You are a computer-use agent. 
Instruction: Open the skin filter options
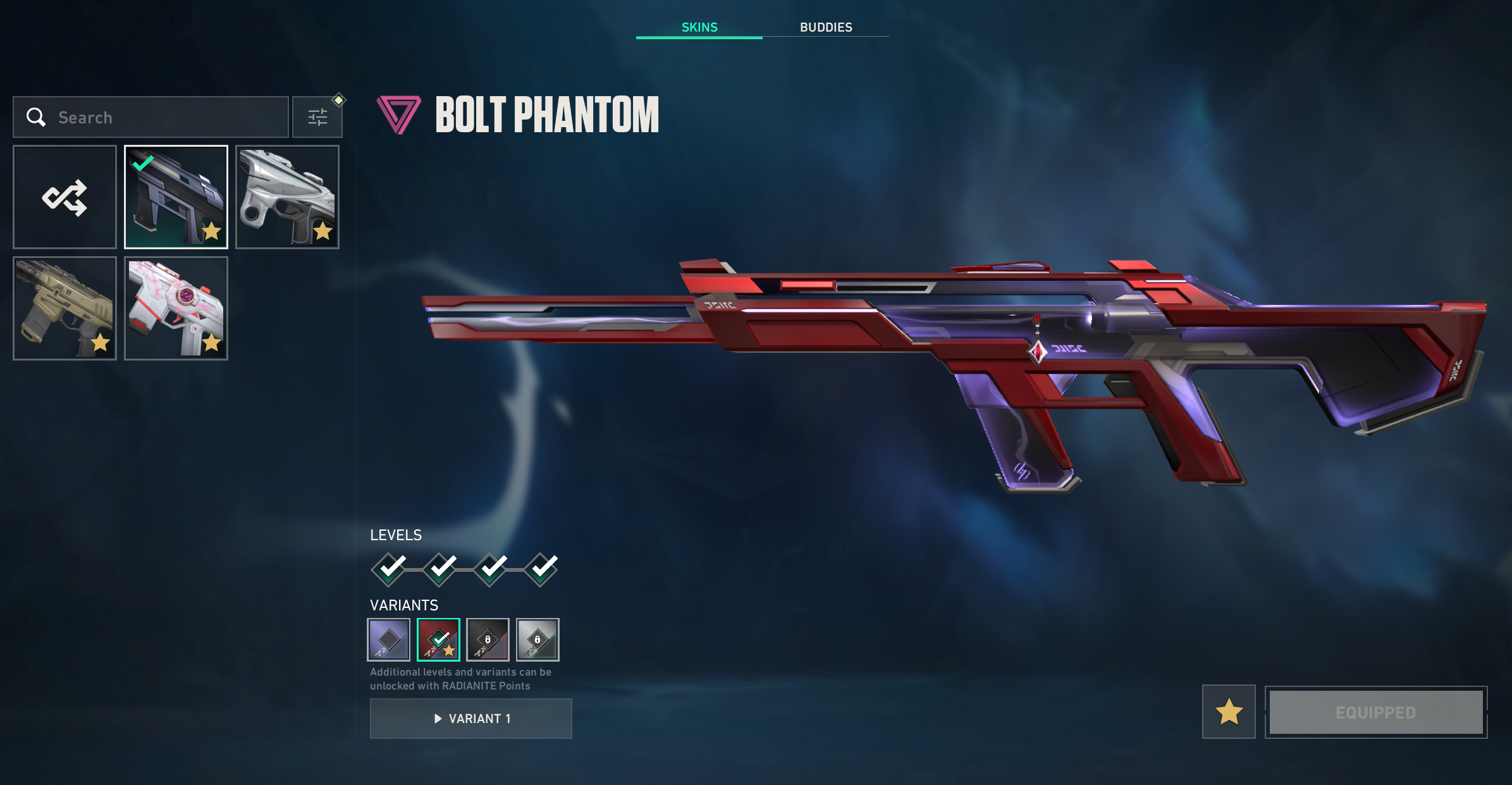(317, 117)
